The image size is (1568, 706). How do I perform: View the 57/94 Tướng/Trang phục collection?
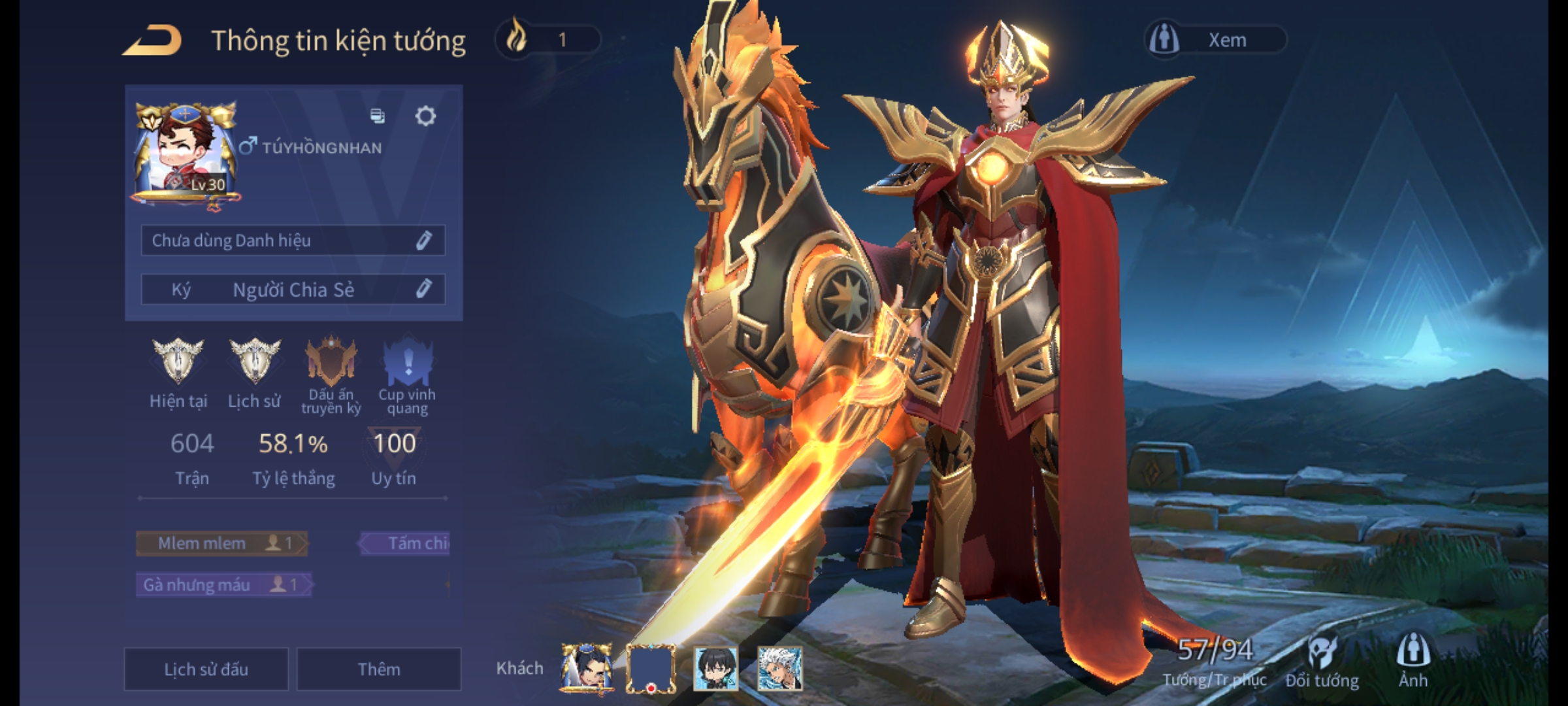[x=1215, y=660]
